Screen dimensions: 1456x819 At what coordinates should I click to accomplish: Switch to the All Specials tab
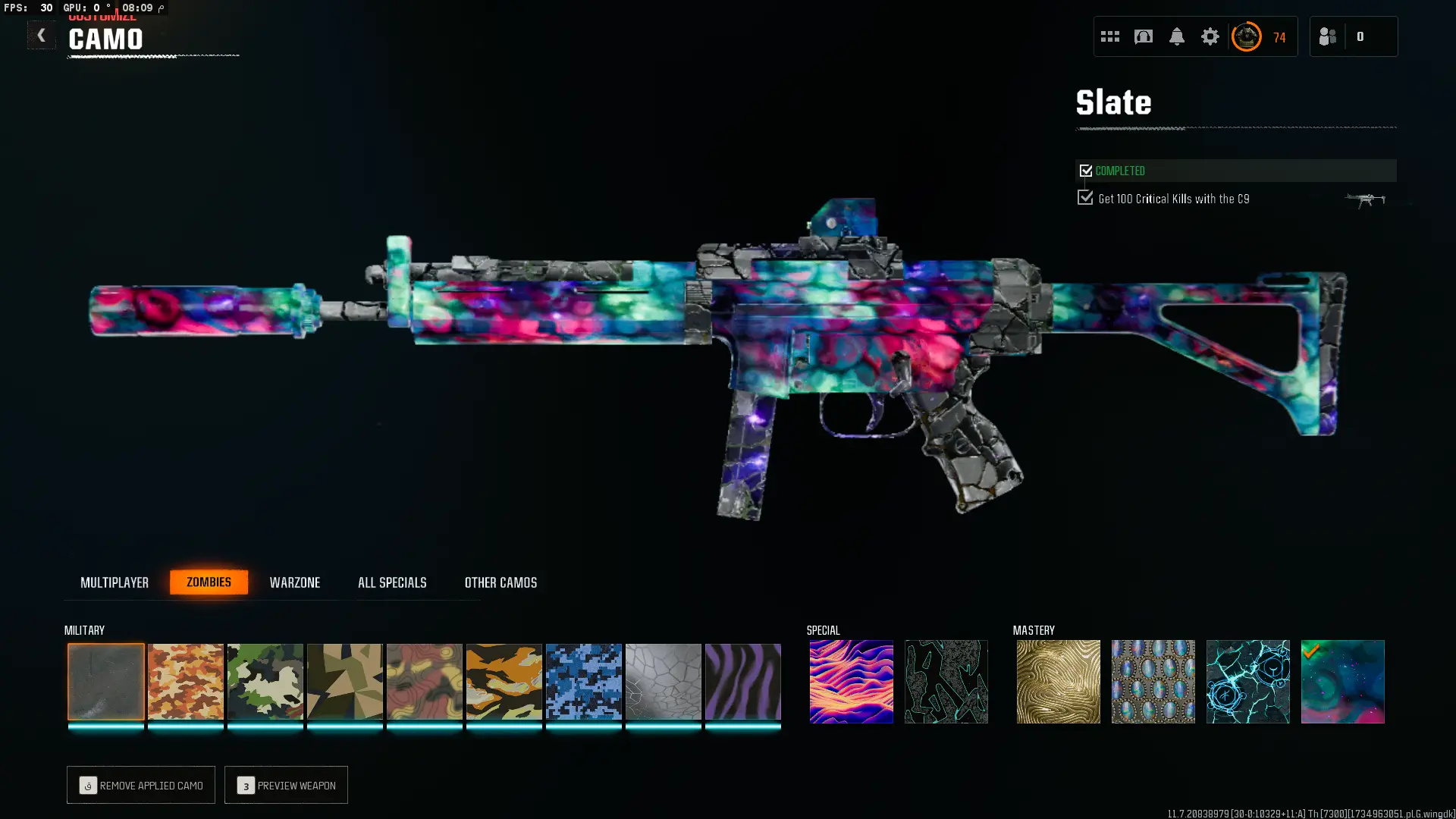tap(392, 582)
